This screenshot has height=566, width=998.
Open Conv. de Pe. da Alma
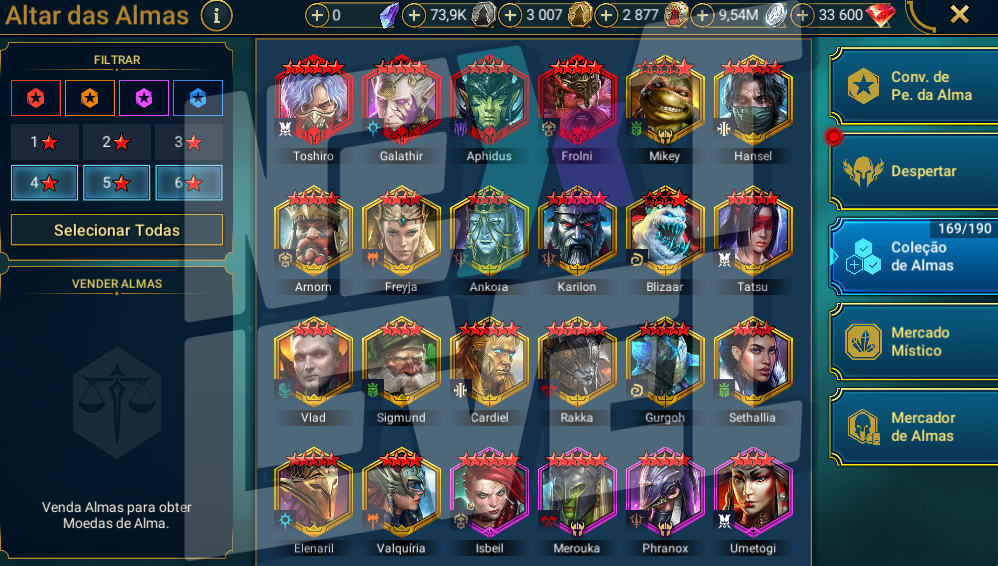[913, 86]
